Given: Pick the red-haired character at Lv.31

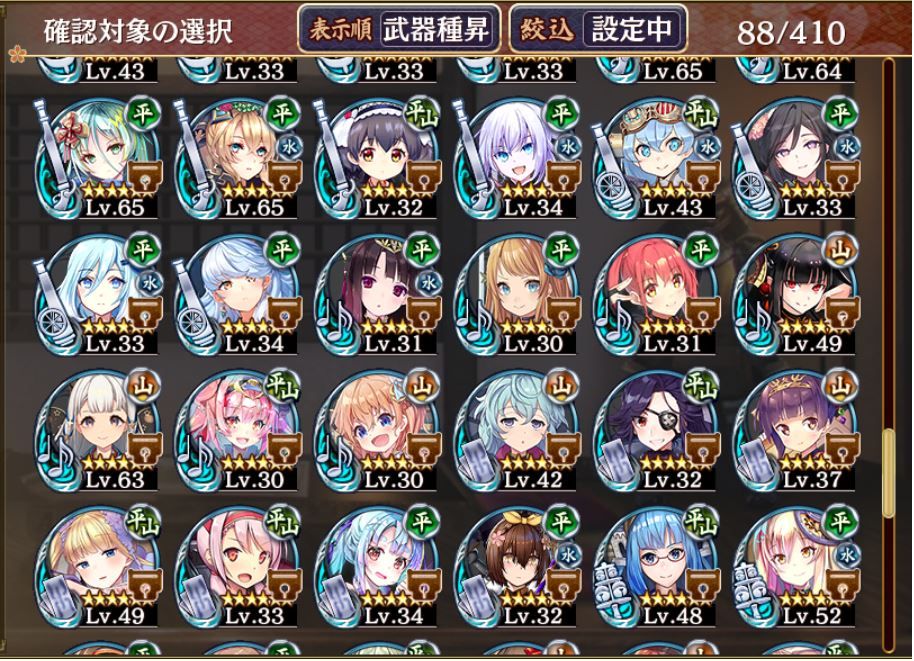Looking at the screenshot, I should point(652,292).
